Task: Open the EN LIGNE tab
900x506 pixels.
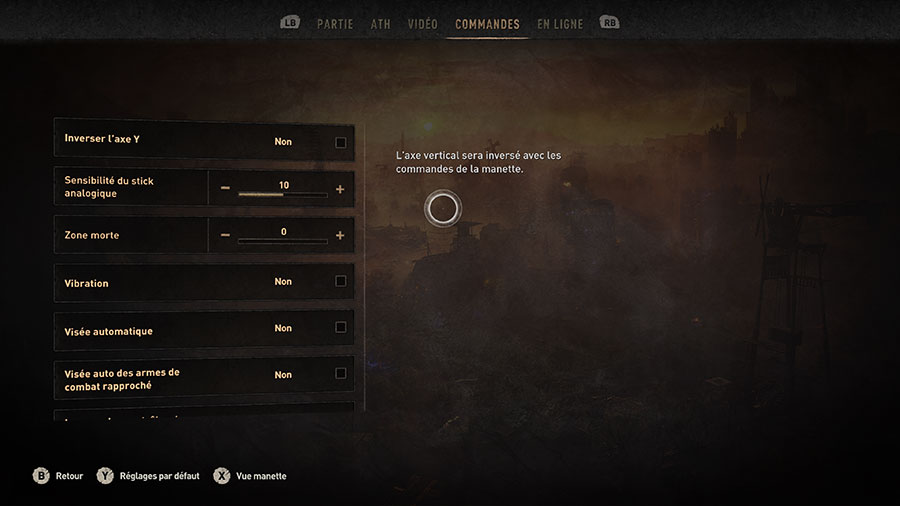Action: tap(560, 24)
